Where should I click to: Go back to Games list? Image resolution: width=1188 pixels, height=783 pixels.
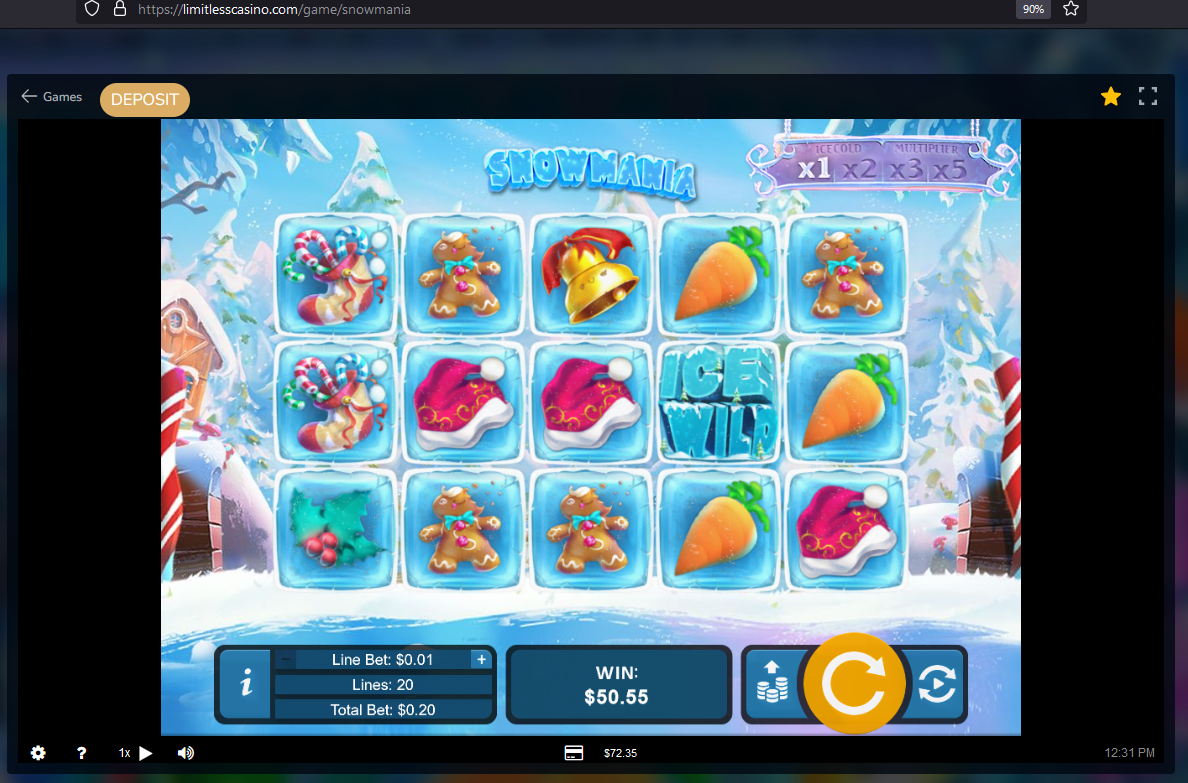tap(52, 97)
